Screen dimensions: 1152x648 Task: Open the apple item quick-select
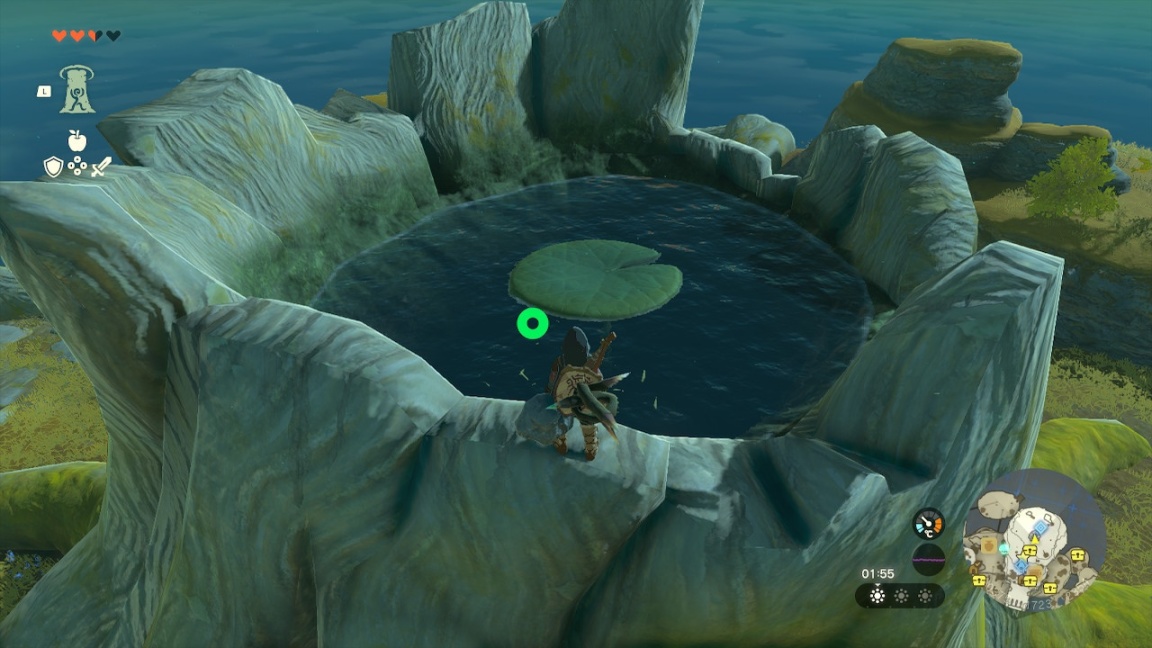click(76, 140)
